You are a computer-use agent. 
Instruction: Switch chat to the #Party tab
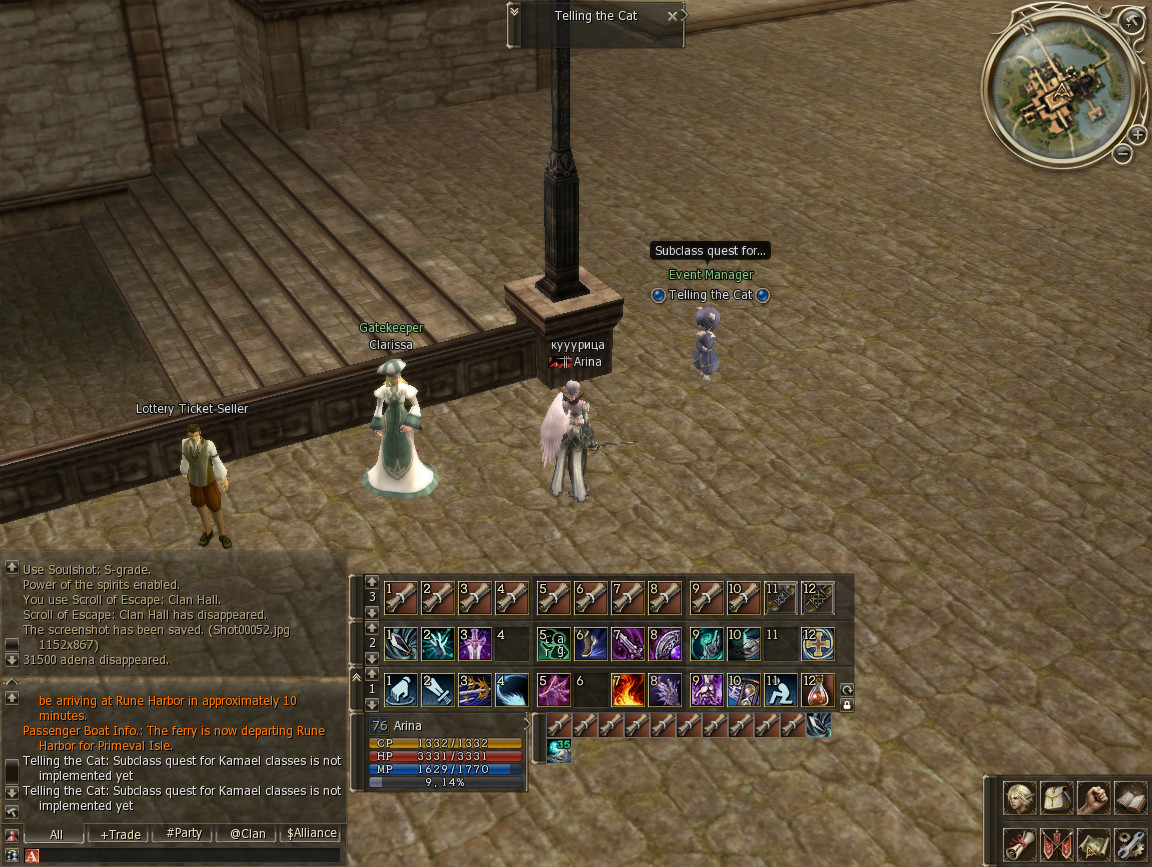tap(184, 834)
